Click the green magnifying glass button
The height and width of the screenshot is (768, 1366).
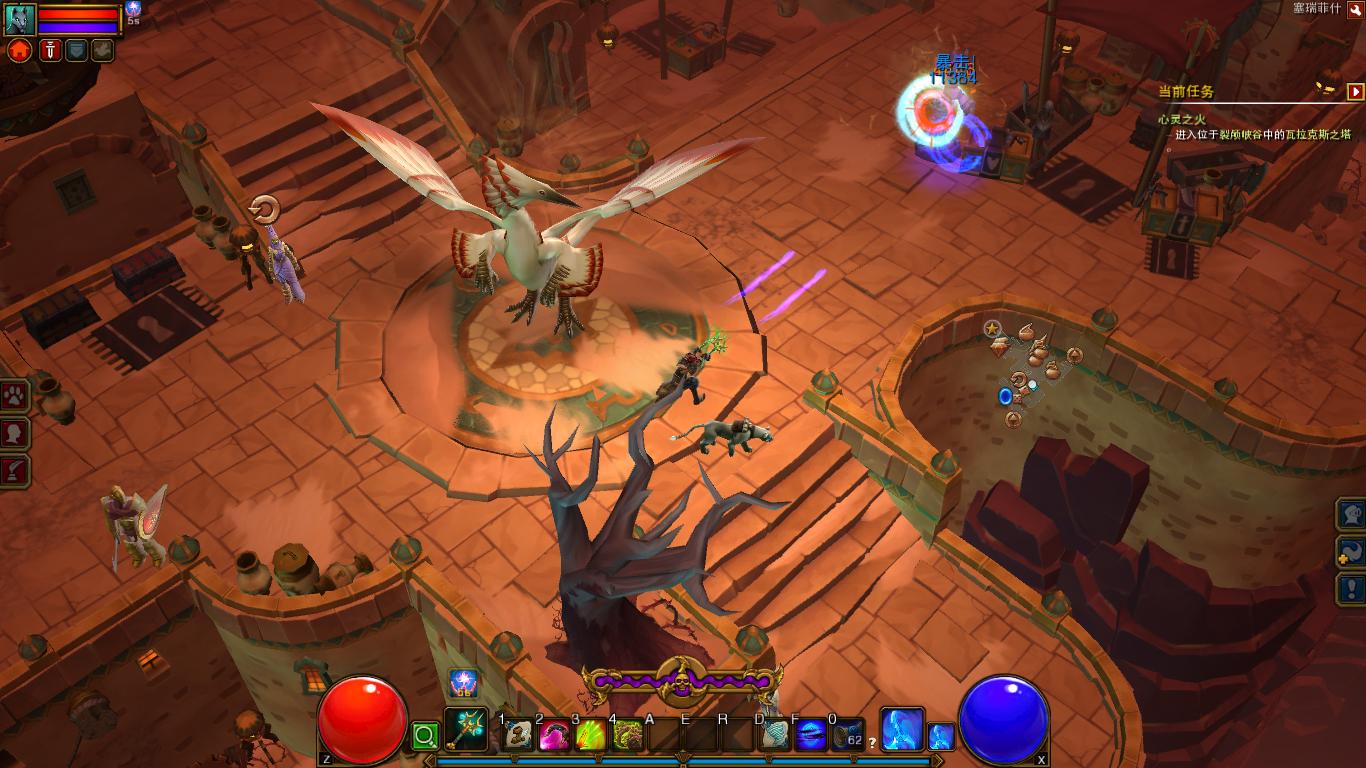click(425, 737)
